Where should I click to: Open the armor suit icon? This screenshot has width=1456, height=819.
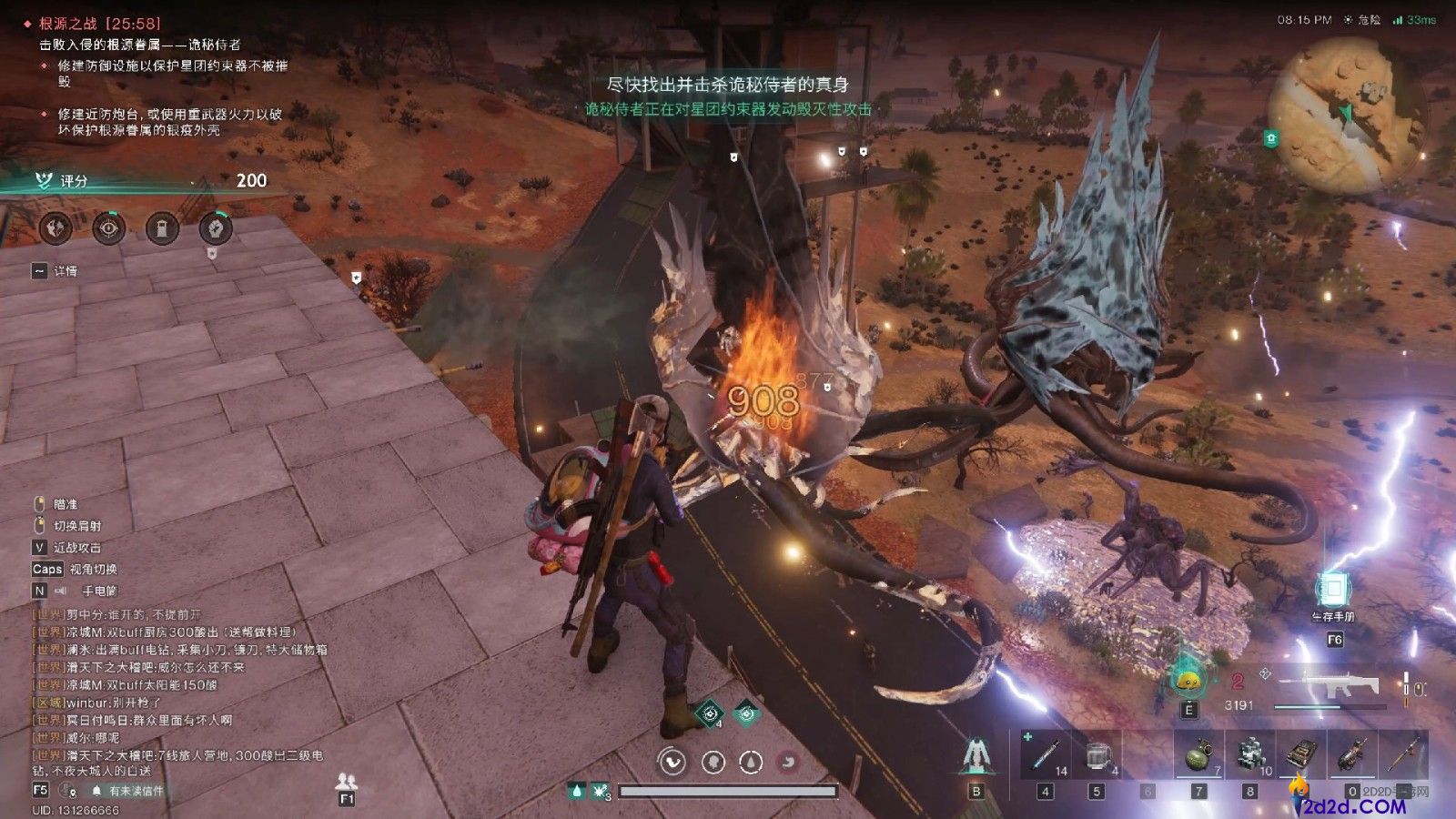tap(976, 756)
